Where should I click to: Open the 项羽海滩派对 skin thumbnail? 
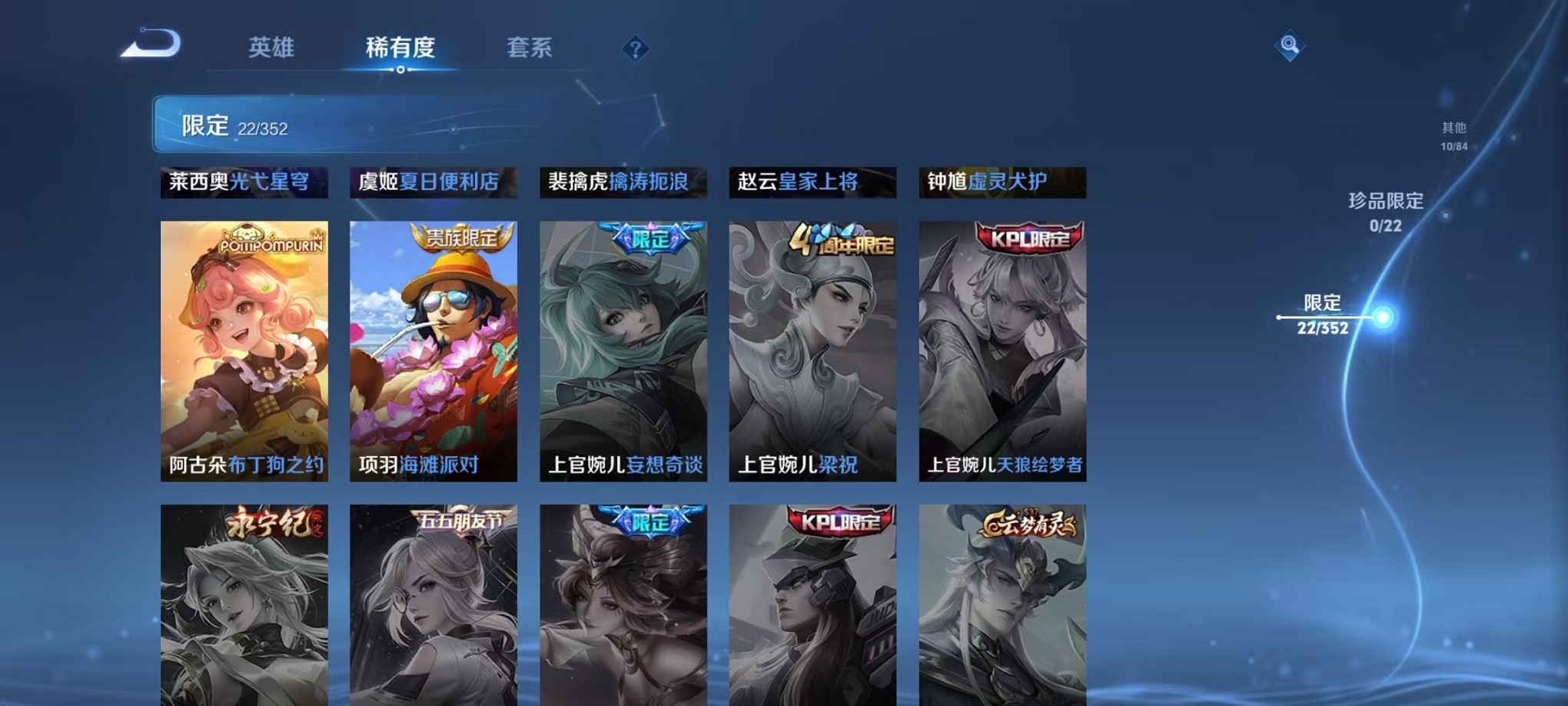tap(434, 346)
